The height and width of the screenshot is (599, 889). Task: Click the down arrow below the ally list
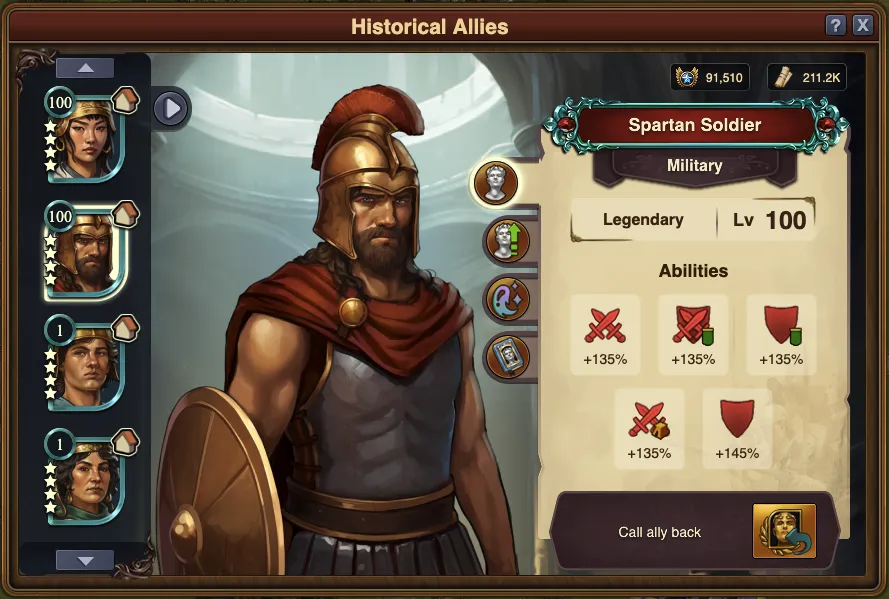[85, 560]
